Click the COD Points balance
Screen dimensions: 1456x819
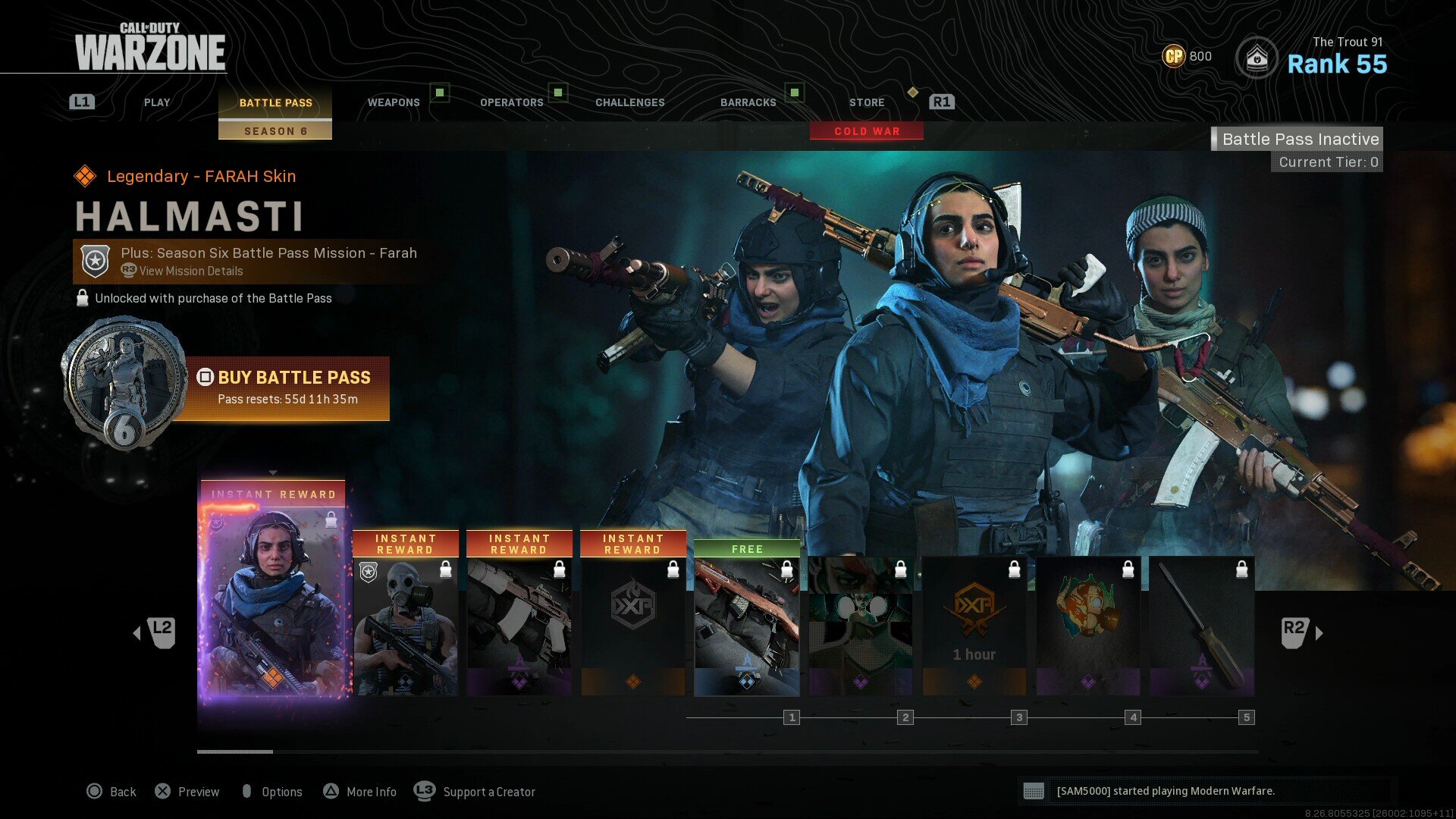point(1188,56)
